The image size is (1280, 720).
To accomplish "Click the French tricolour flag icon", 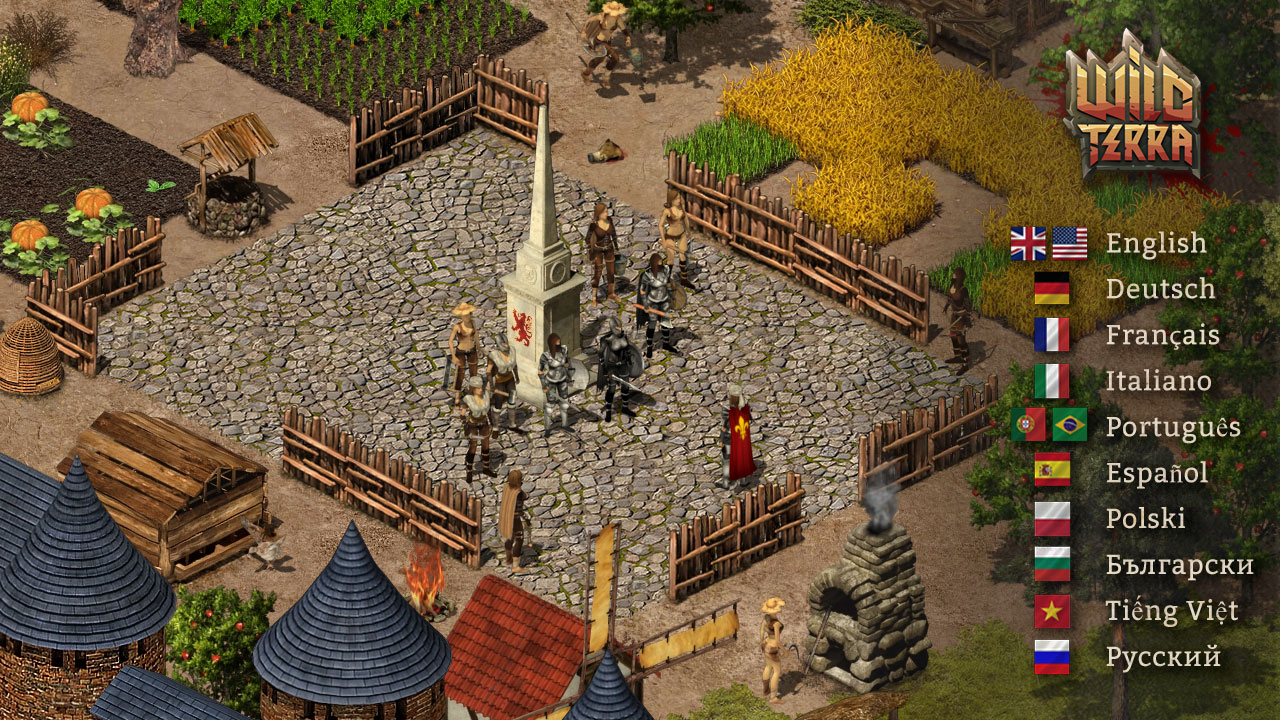I will pos(1052,335).
